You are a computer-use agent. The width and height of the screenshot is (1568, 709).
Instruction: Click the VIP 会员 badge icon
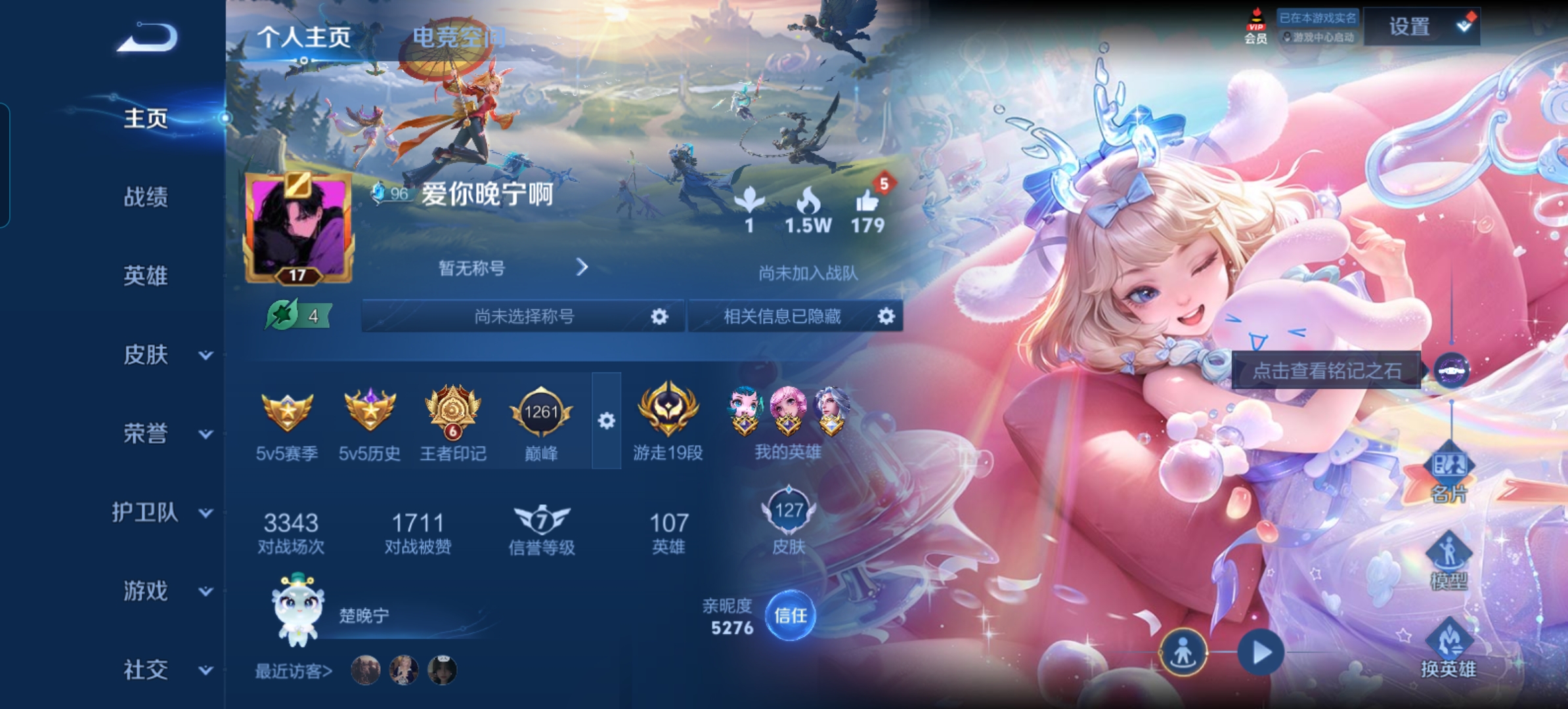[x=1255, y=21]
